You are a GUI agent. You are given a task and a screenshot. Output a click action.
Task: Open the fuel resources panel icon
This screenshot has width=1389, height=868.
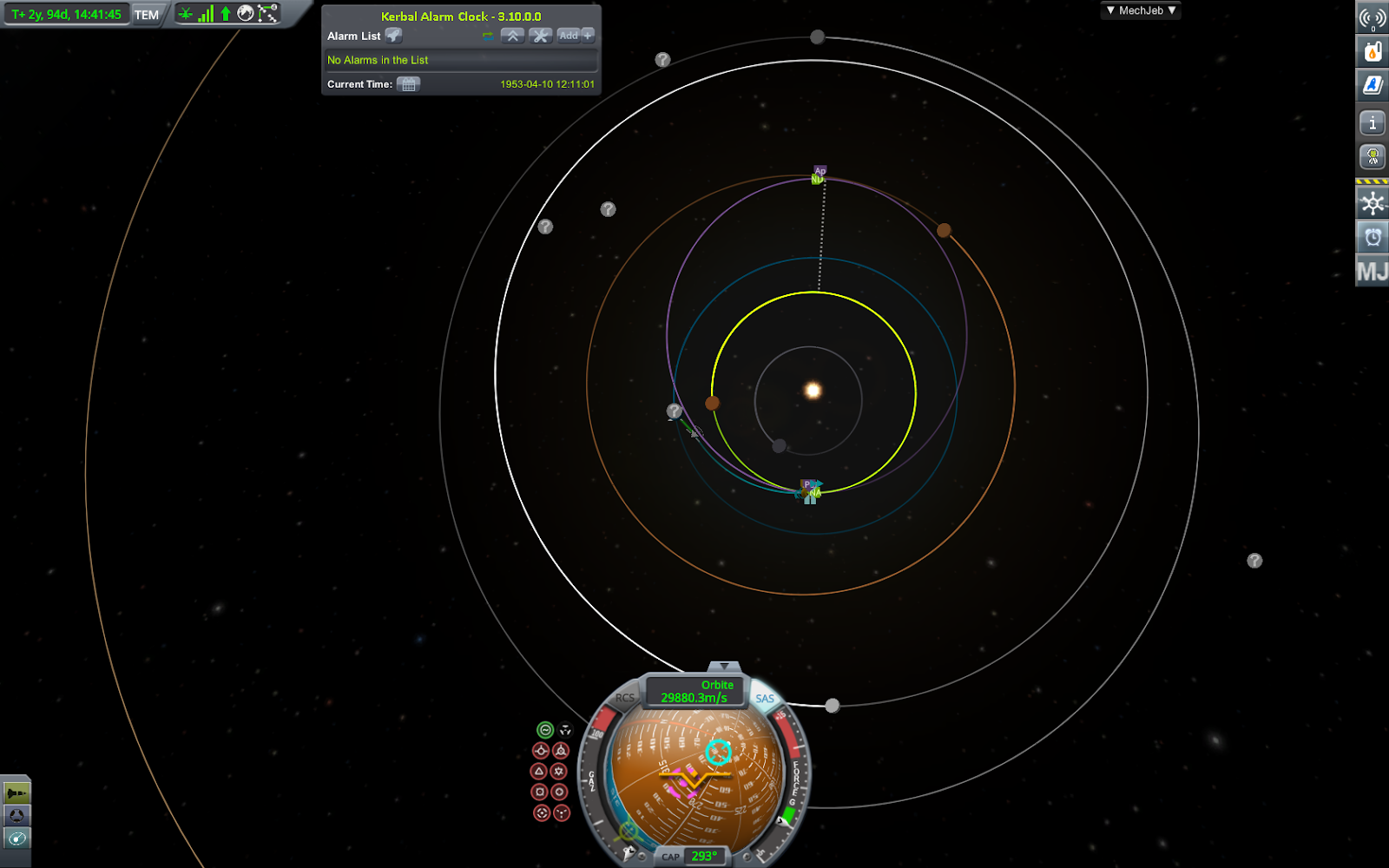tap(1373, 51)
